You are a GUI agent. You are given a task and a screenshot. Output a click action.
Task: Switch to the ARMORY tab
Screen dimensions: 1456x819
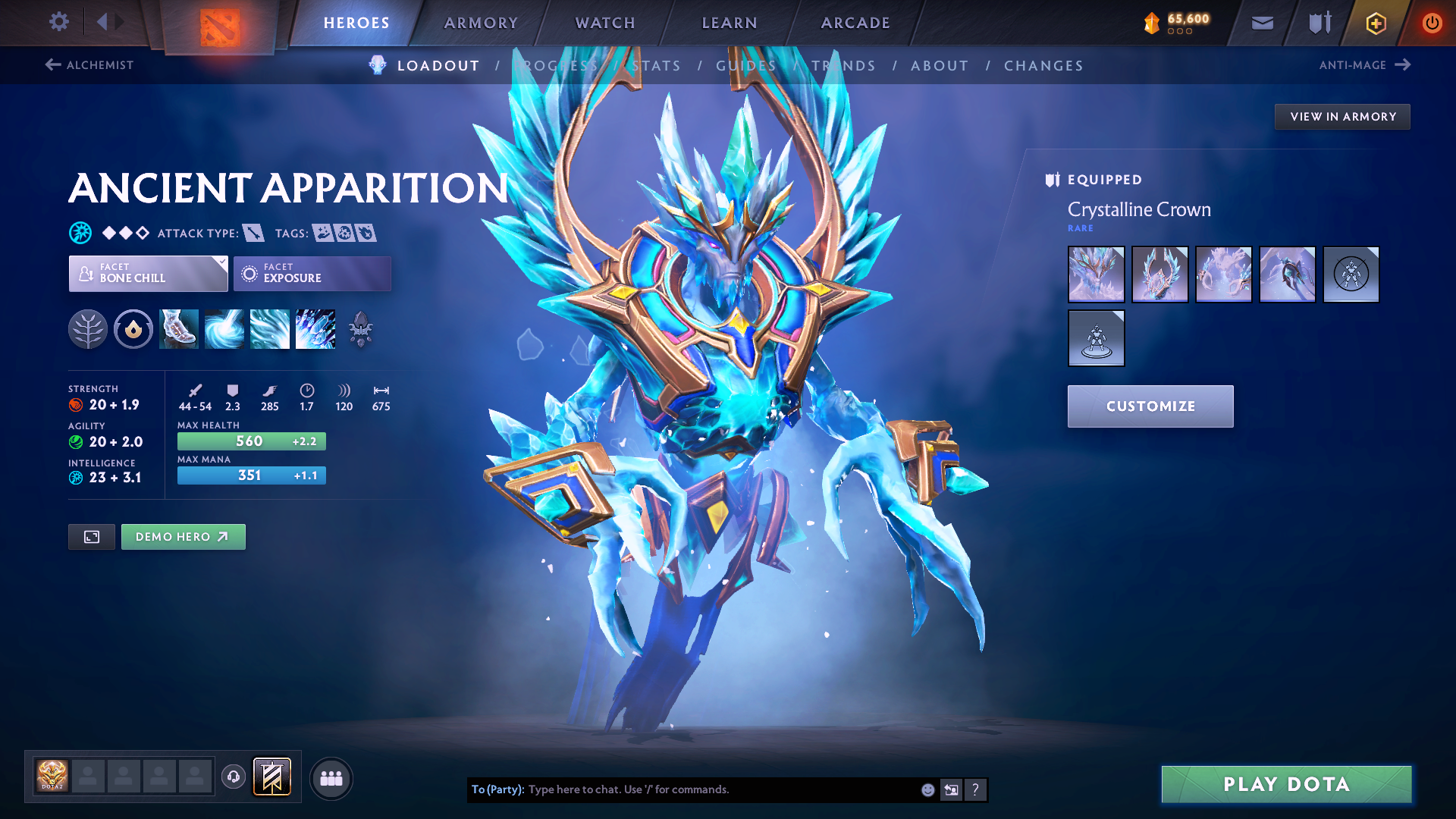pos(481,23)
